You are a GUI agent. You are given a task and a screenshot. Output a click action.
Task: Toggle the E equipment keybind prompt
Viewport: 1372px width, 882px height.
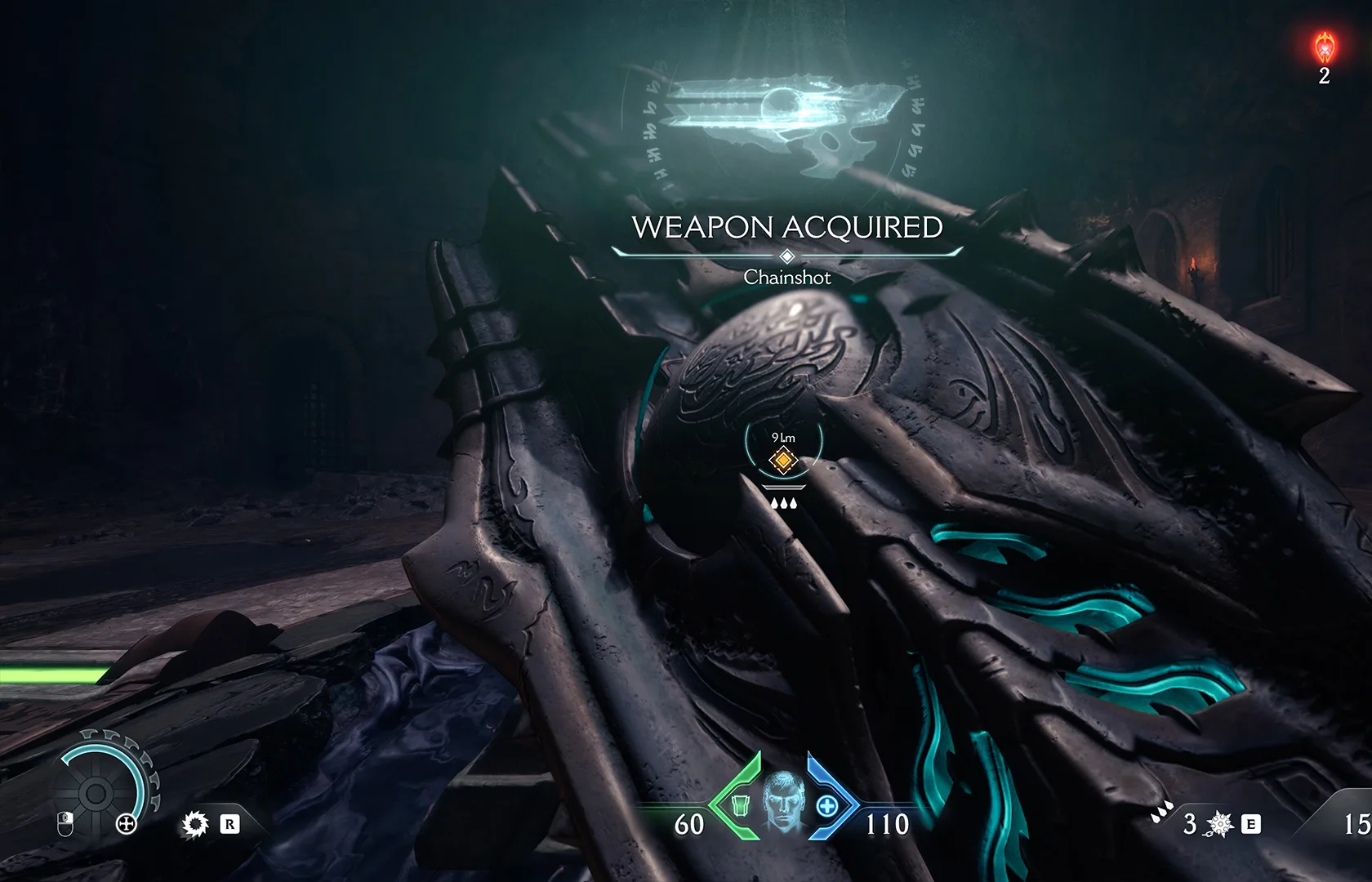1251,823
